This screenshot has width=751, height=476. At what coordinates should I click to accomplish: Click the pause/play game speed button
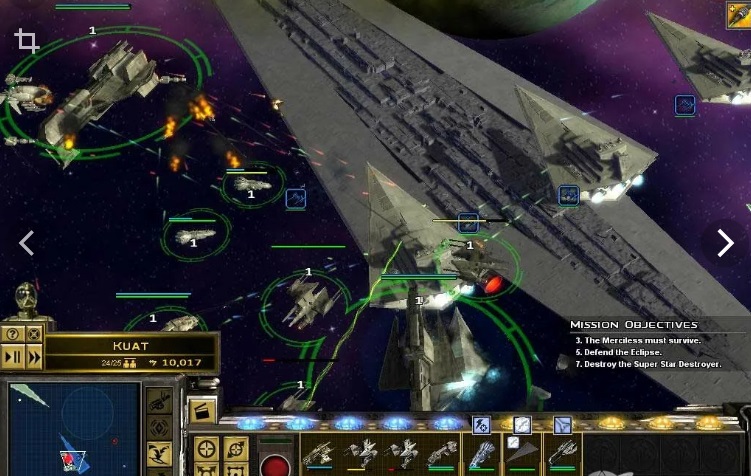coord(12,356)
